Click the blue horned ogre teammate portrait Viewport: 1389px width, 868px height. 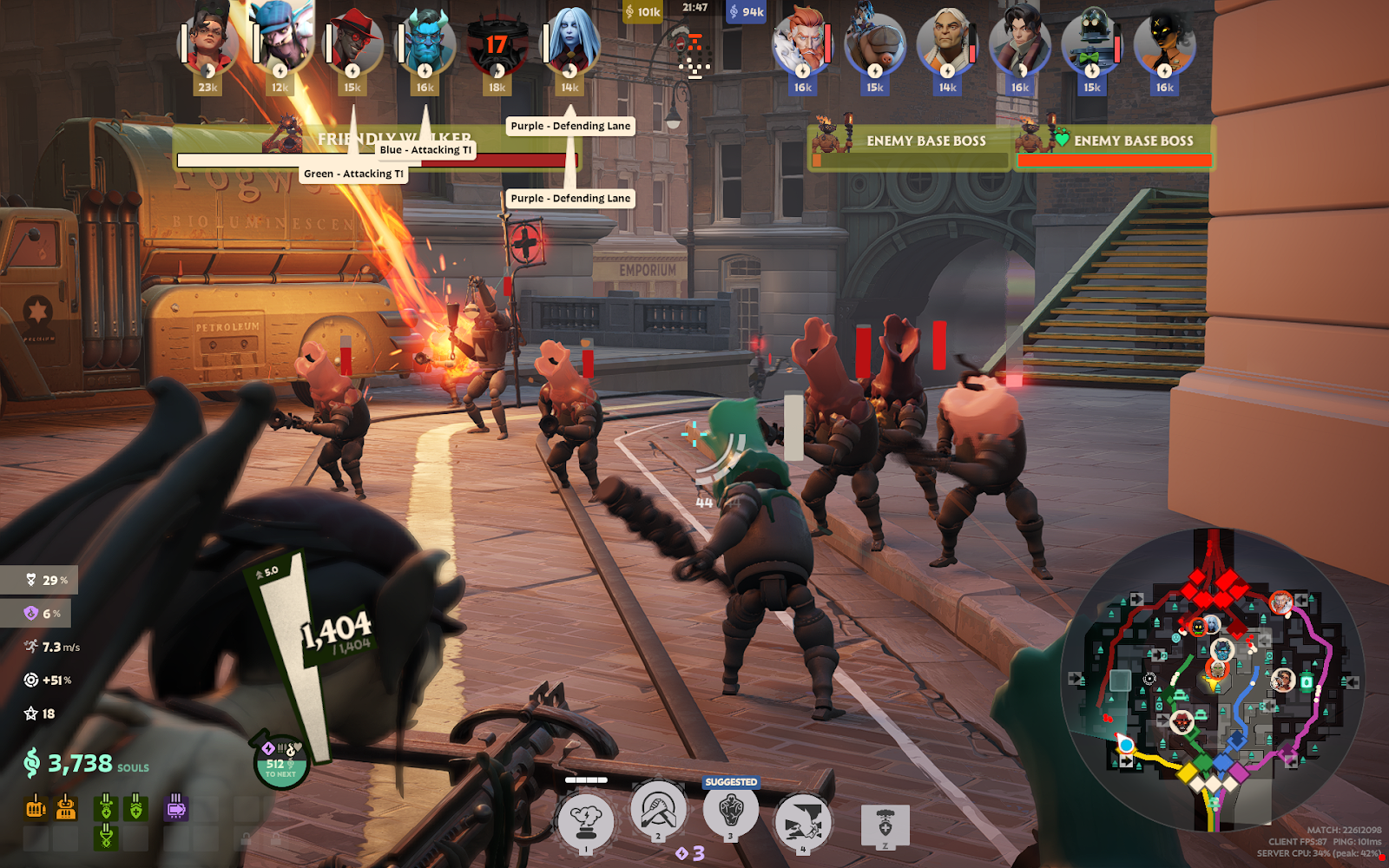(425, 42)
